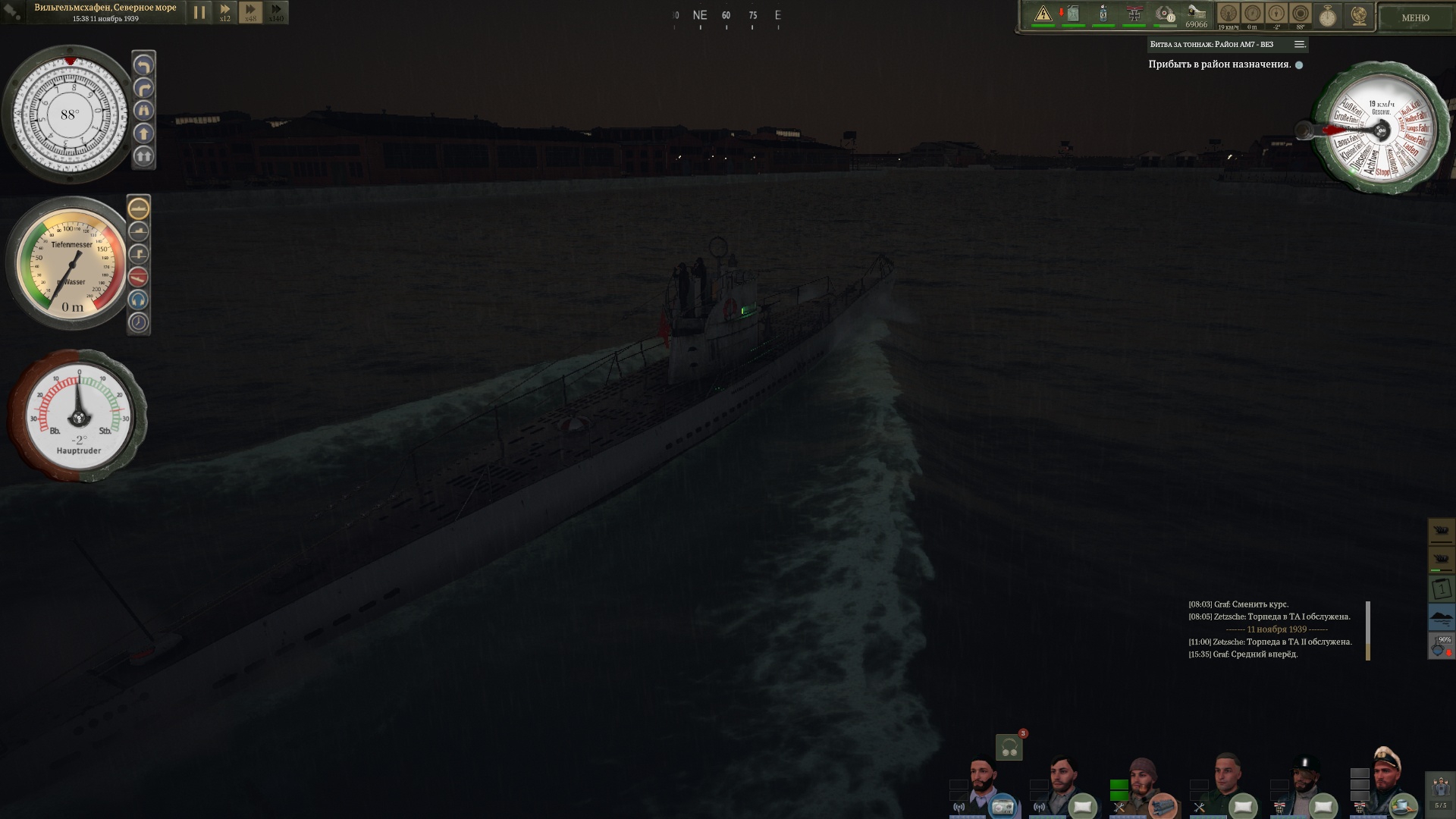The height and width of the screenshot is (819, 1456).
Task: Click the turn left arrow button
Action: [143, 65]
